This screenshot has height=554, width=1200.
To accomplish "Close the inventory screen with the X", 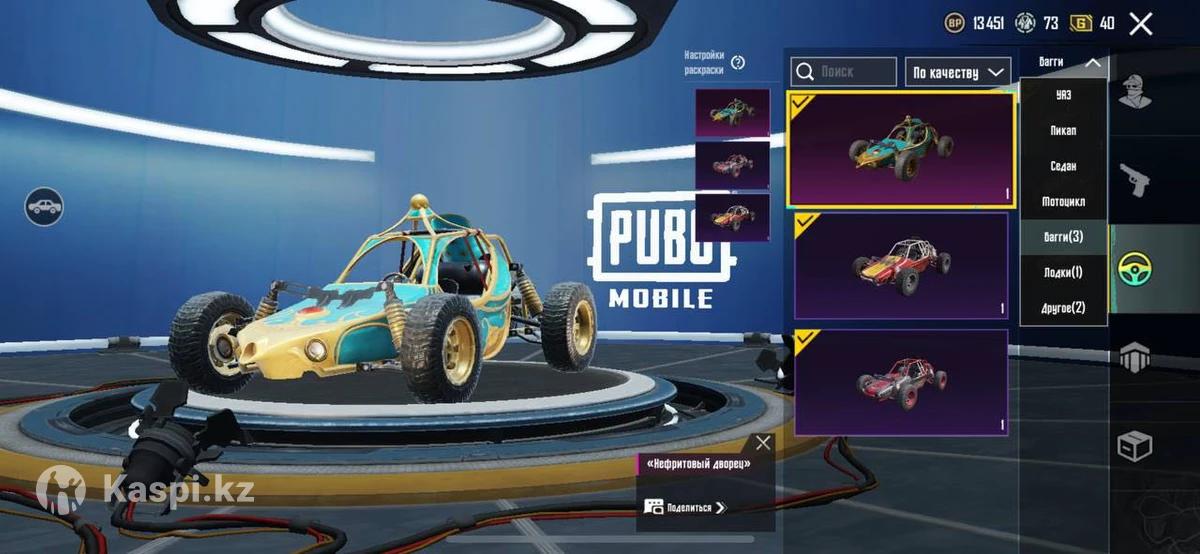I will (x=1140, y=24).
